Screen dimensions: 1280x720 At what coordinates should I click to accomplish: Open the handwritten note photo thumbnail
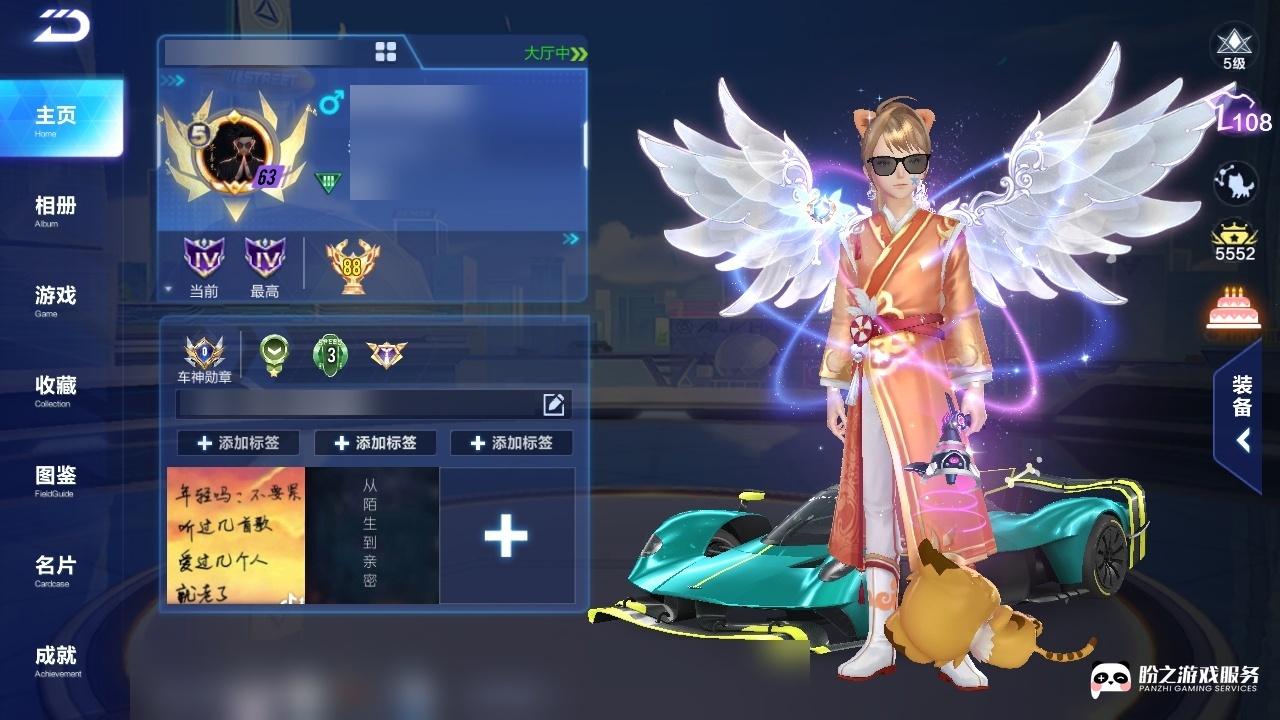pyautogui.click(x=236, y=536)
